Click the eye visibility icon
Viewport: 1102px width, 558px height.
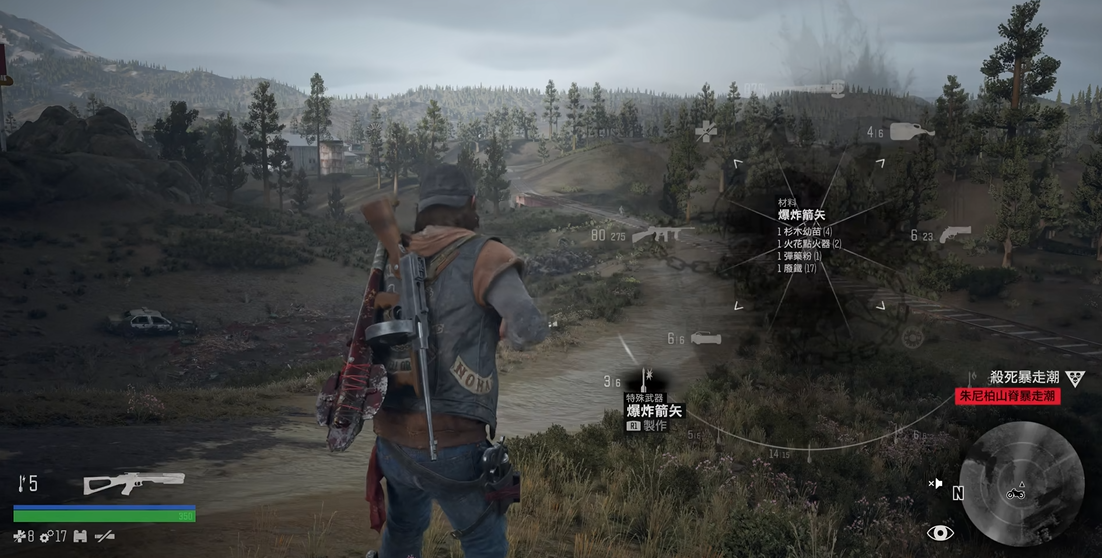click(939, 533)
